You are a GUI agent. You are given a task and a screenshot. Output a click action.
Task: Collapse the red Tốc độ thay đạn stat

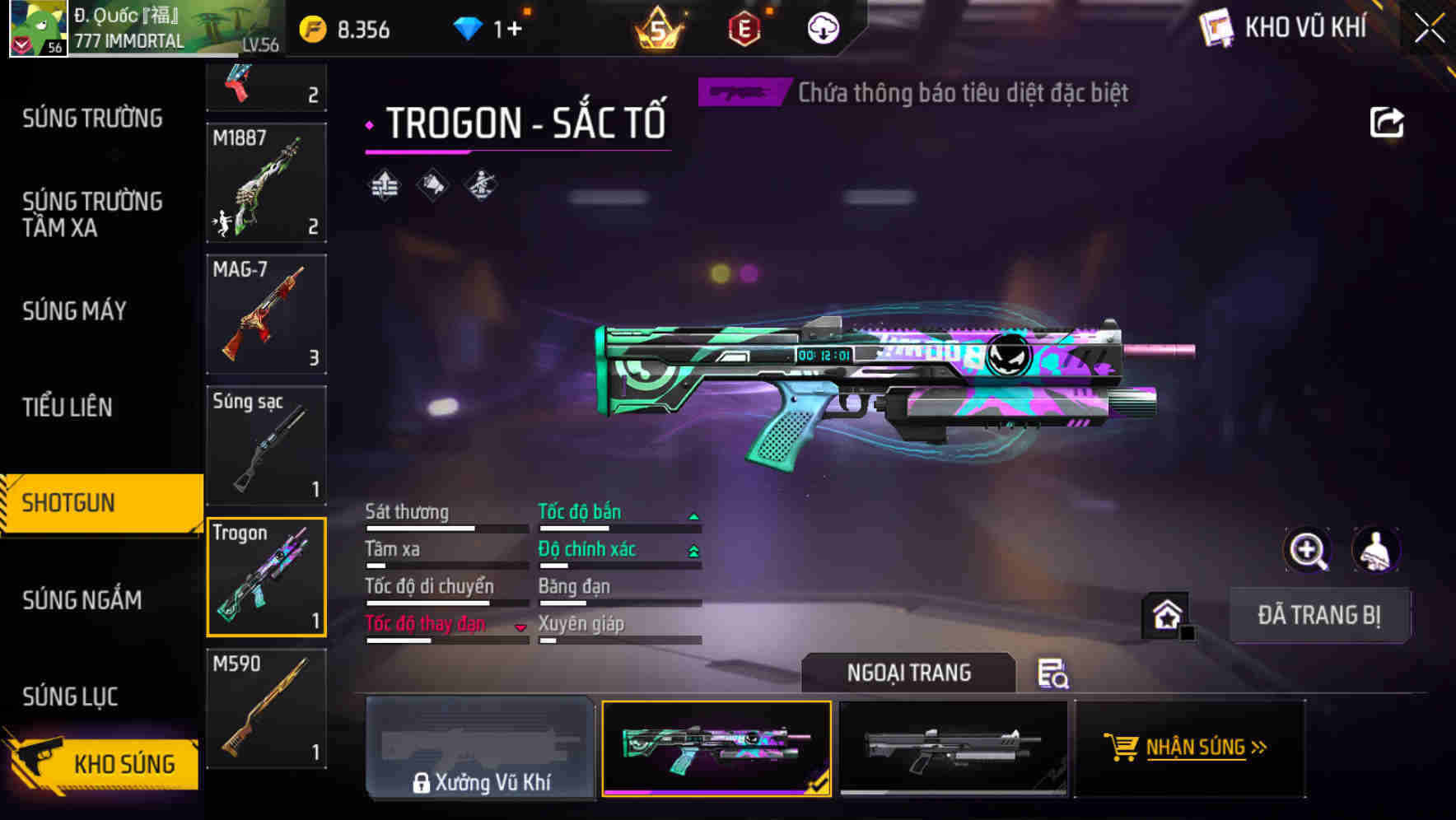tap(520, 627)
